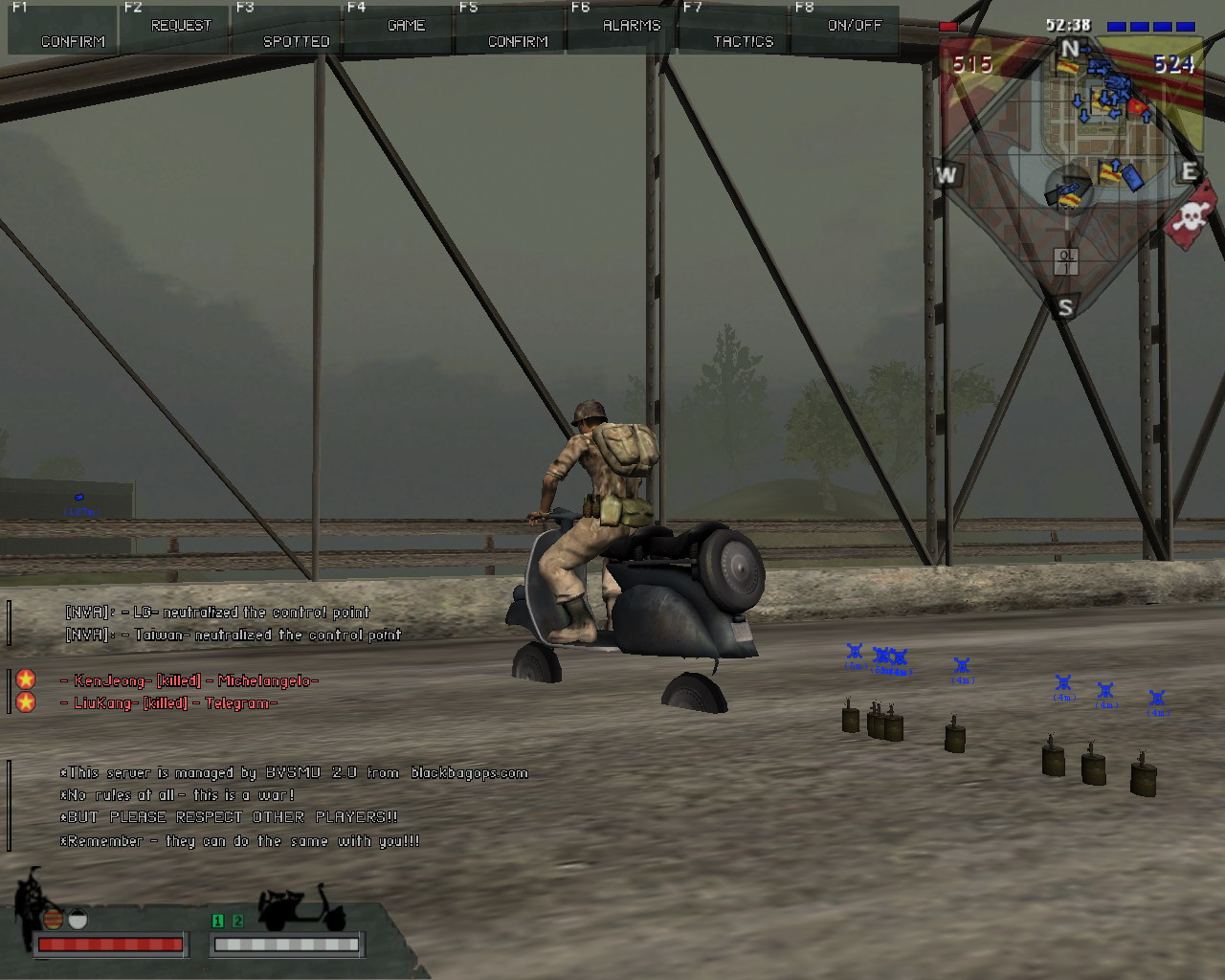Open the F4 Game radio menu
Image resolution: width=1225 pixels, height=980 pixels.
399,28
